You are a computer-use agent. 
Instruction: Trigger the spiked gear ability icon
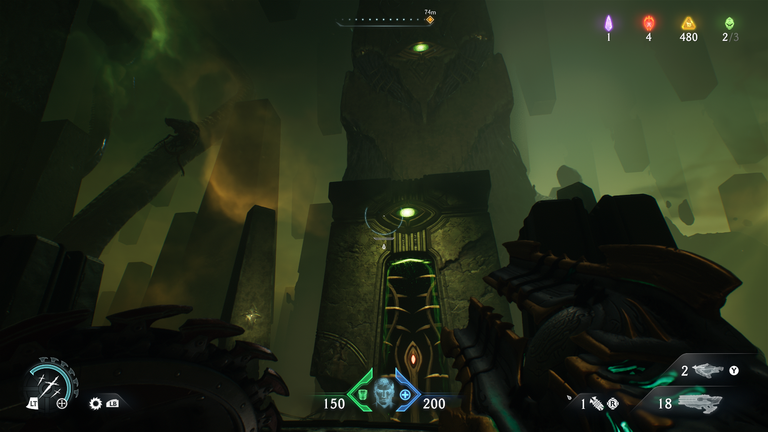click(x=96, y=403)
